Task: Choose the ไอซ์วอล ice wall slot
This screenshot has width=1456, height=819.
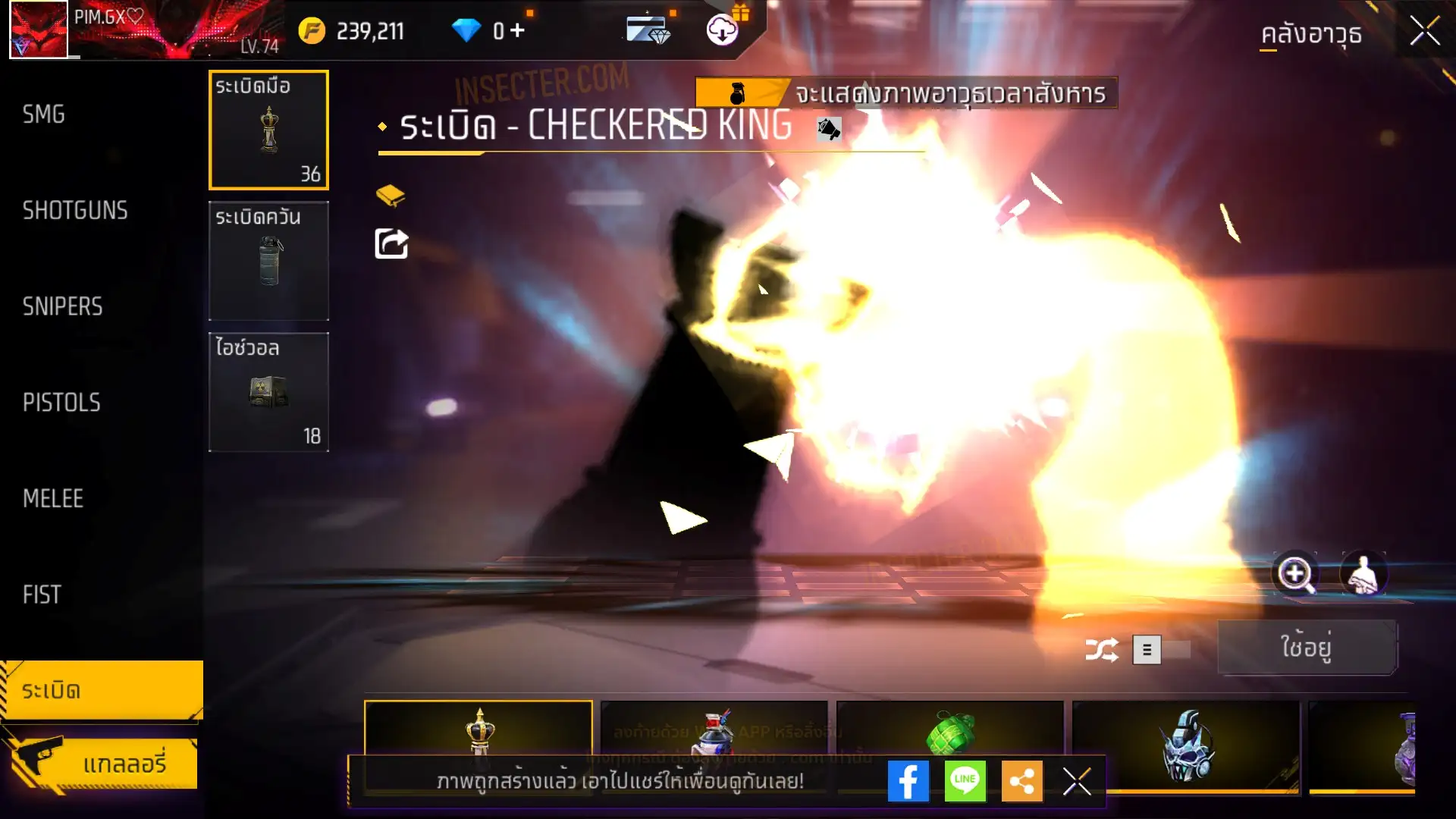Action: pyautogui.click(x=268, y=392)
